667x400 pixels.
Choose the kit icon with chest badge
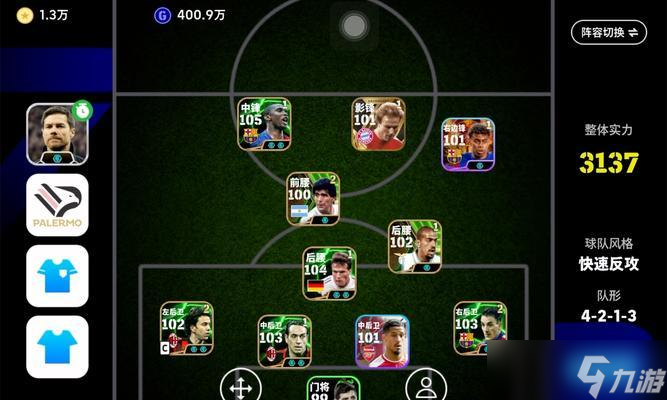(57, 275)
